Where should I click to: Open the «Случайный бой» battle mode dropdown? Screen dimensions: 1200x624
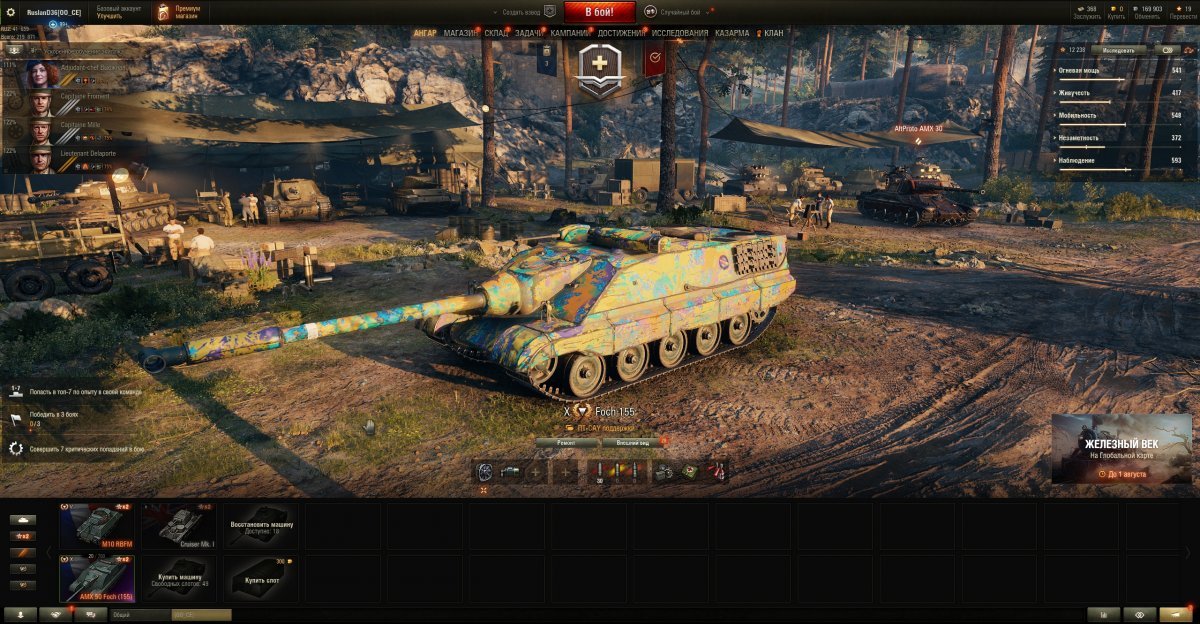tap(680, 12)
